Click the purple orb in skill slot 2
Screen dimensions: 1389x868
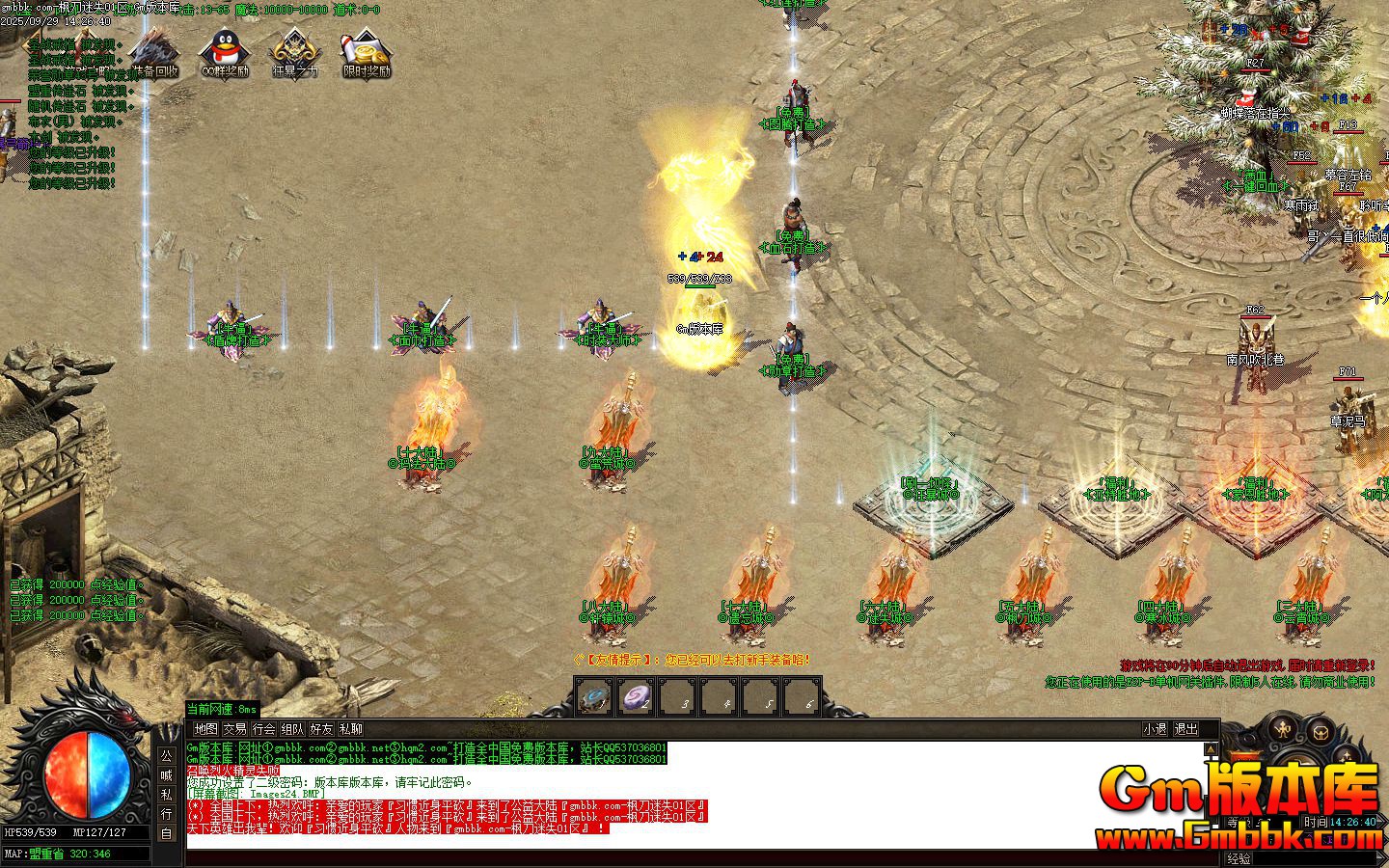(637, 697)
